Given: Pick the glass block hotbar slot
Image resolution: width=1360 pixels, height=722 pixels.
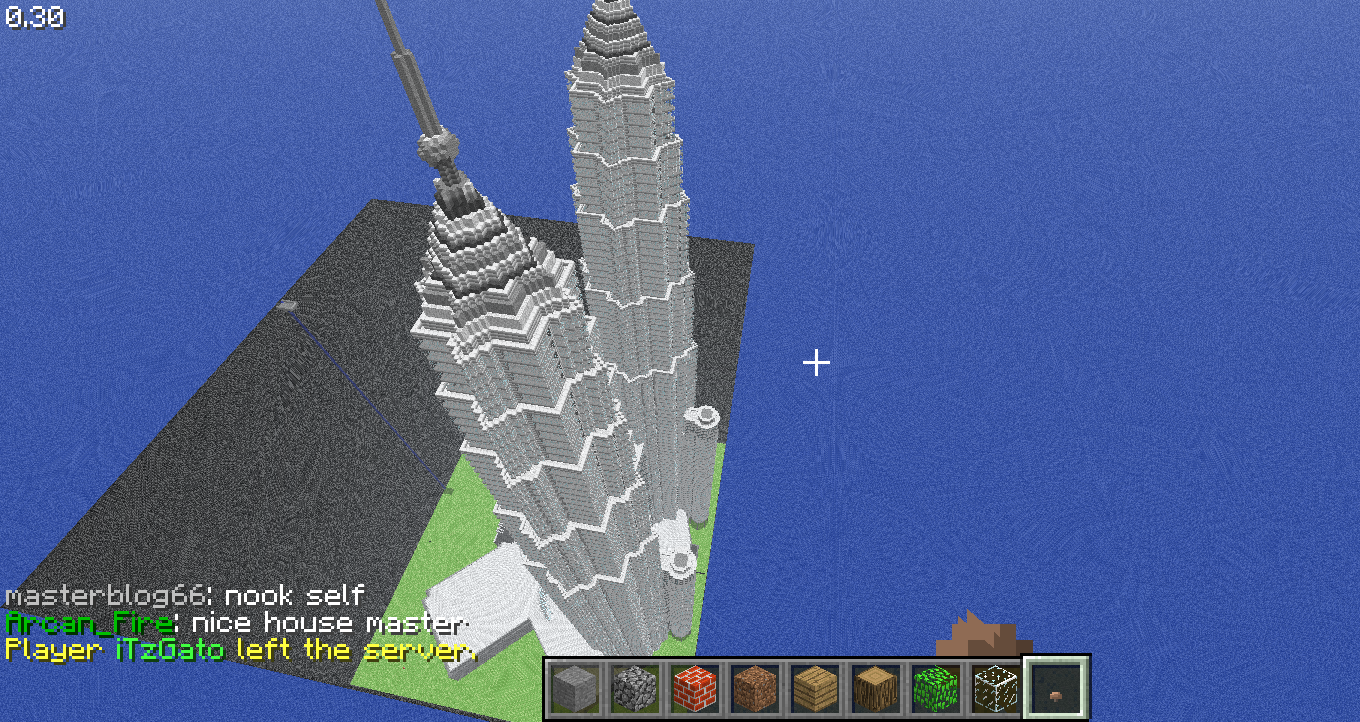Looking at the screenshot, I should click(x=994, y=688).
